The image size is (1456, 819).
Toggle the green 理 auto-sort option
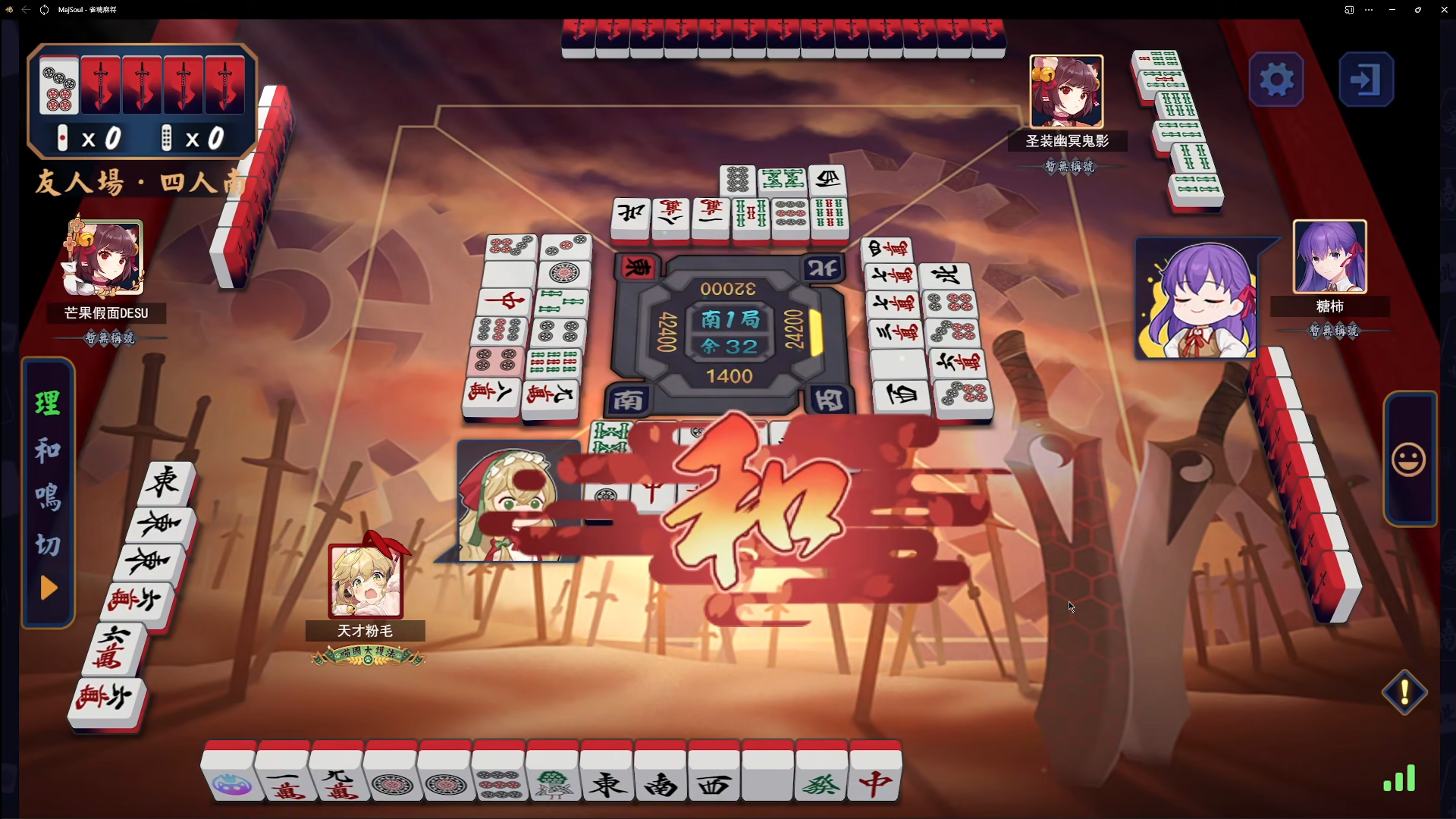click(x=48, y=403)
